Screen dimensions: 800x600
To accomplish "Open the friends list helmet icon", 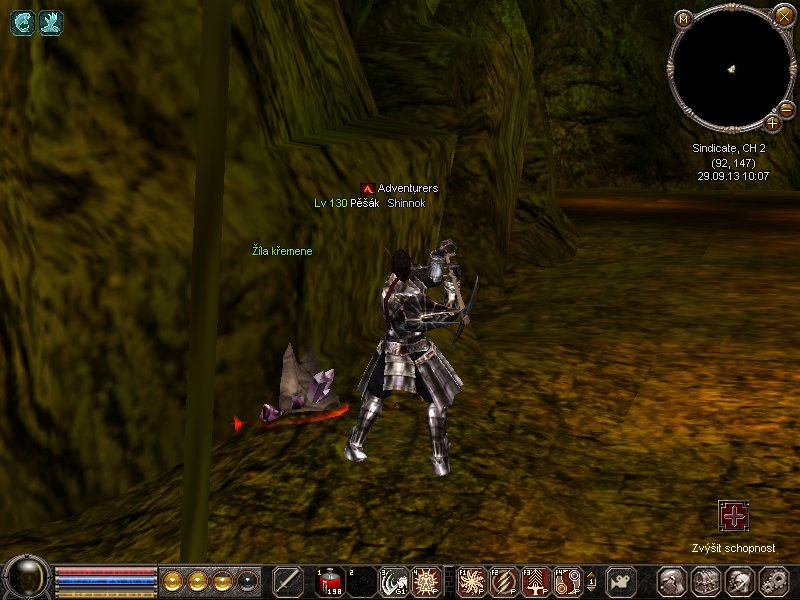I will coord(739,581).
